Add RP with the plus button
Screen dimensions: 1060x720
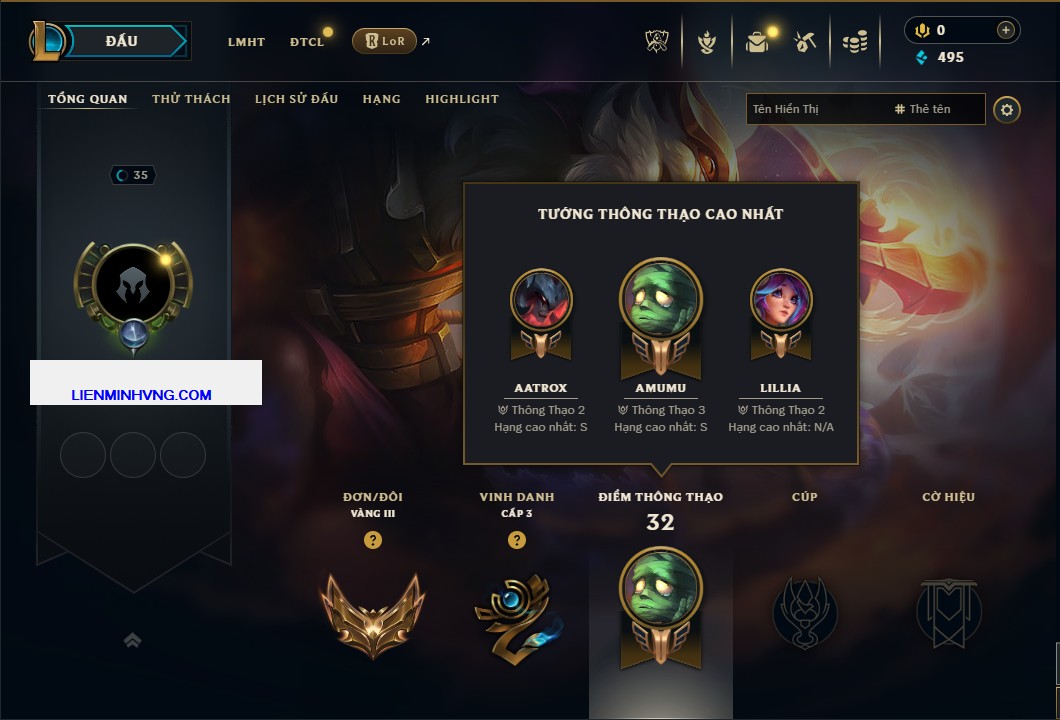pyautogui.click(x=1005, y=31)
